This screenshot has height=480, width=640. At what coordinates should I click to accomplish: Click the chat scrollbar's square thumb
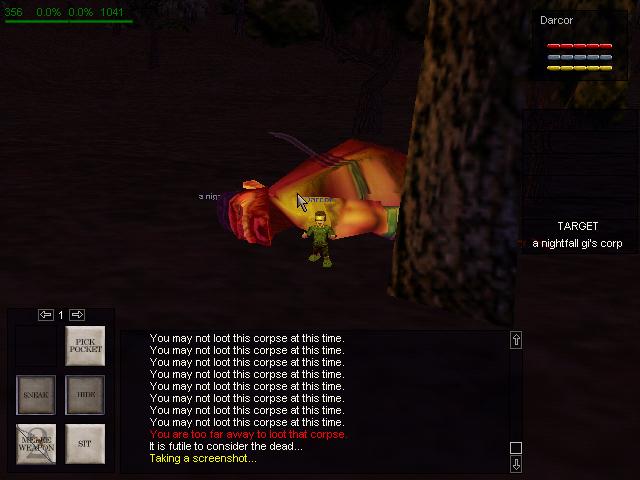point(516,448)
